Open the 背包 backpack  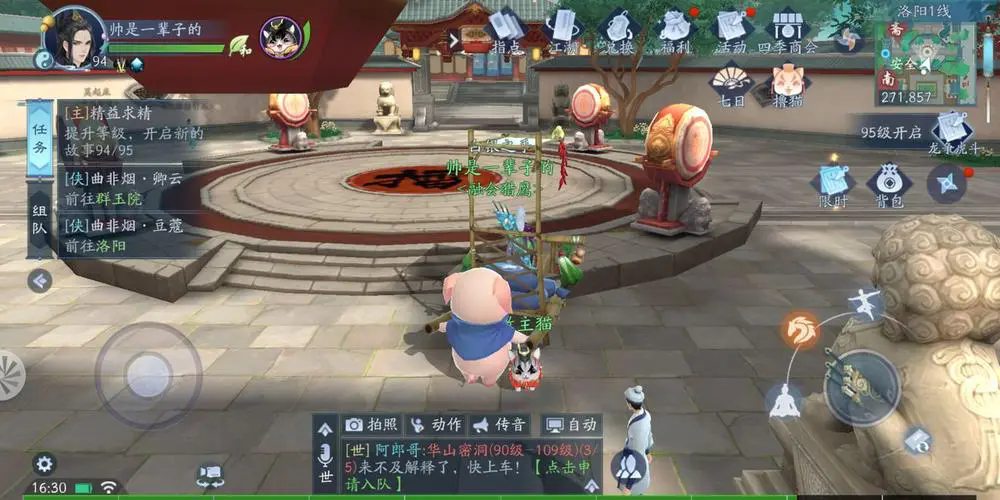[888, 184]
